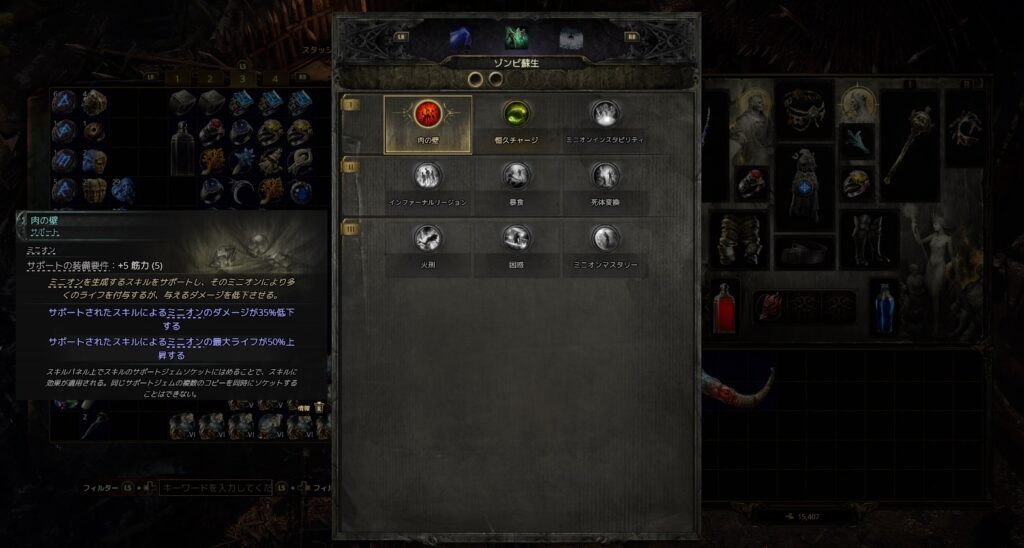
Task: Pick the 死体変換 support gem
Action: 602,177
